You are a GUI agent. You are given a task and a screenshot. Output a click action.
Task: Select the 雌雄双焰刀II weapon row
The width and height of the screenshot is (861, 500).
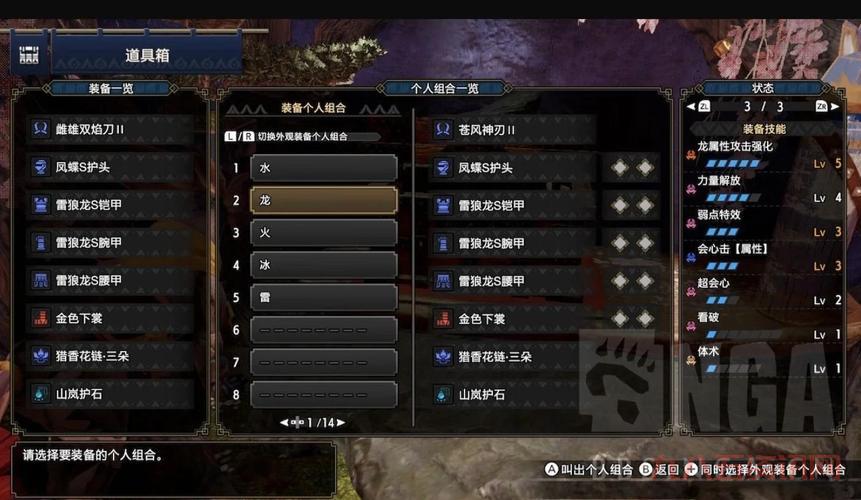110,129
